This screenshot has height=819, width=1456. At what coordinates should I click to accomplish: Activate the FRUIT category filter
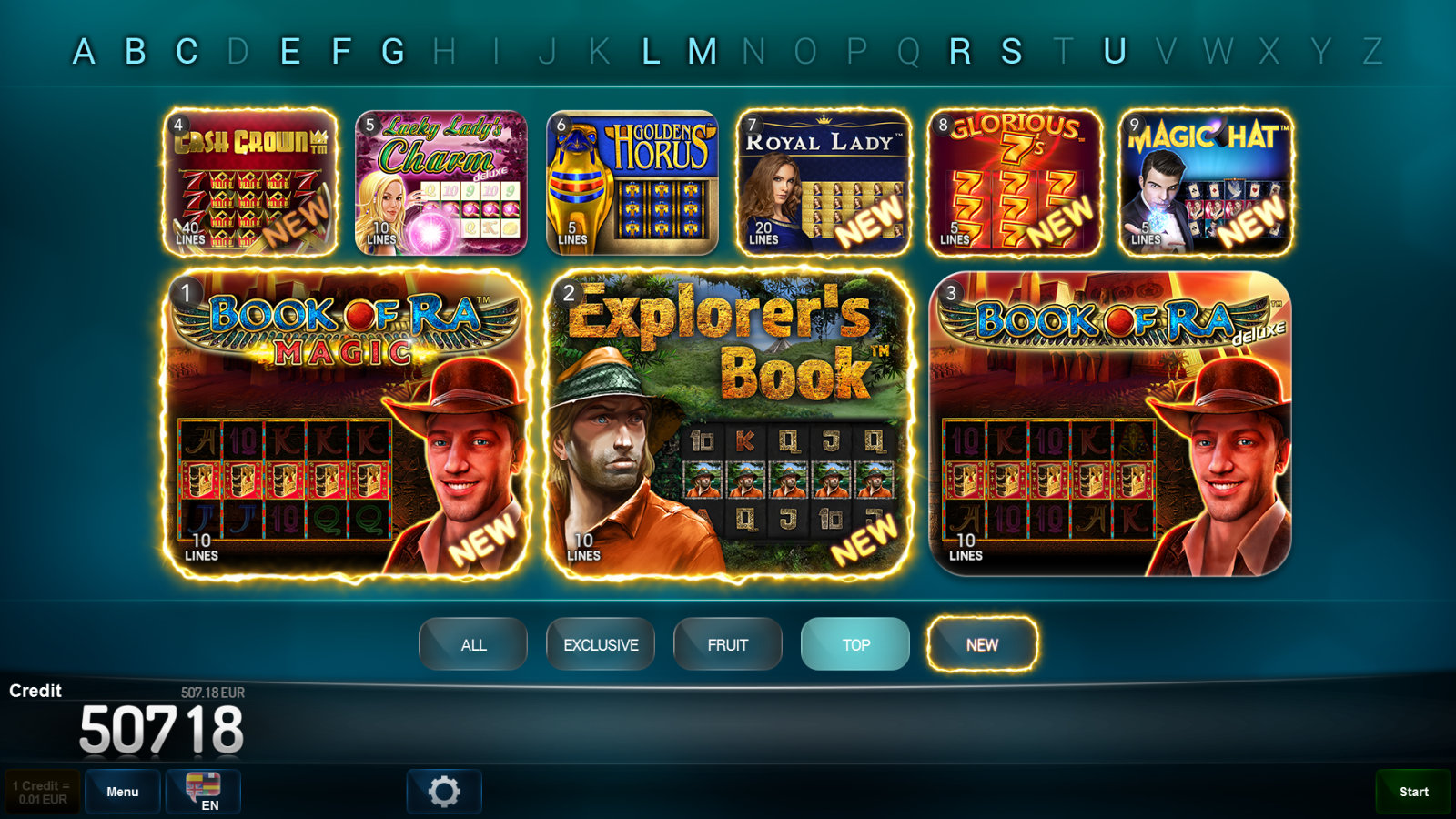pyautogui.click(x=727, y=644)
